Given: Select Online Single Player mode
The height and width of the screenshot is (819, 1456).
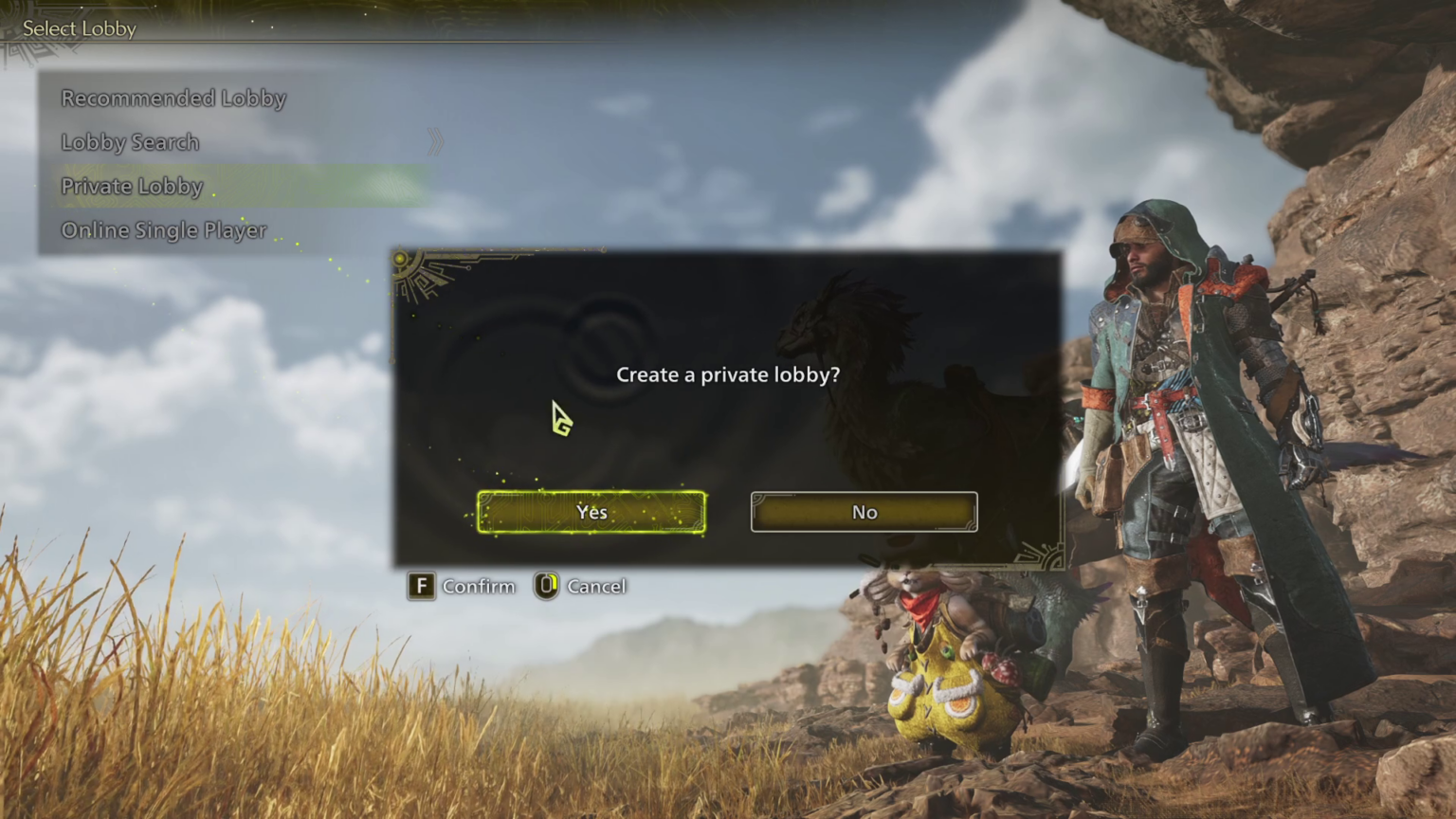Looking at the screenshot, I should (163, 229).
